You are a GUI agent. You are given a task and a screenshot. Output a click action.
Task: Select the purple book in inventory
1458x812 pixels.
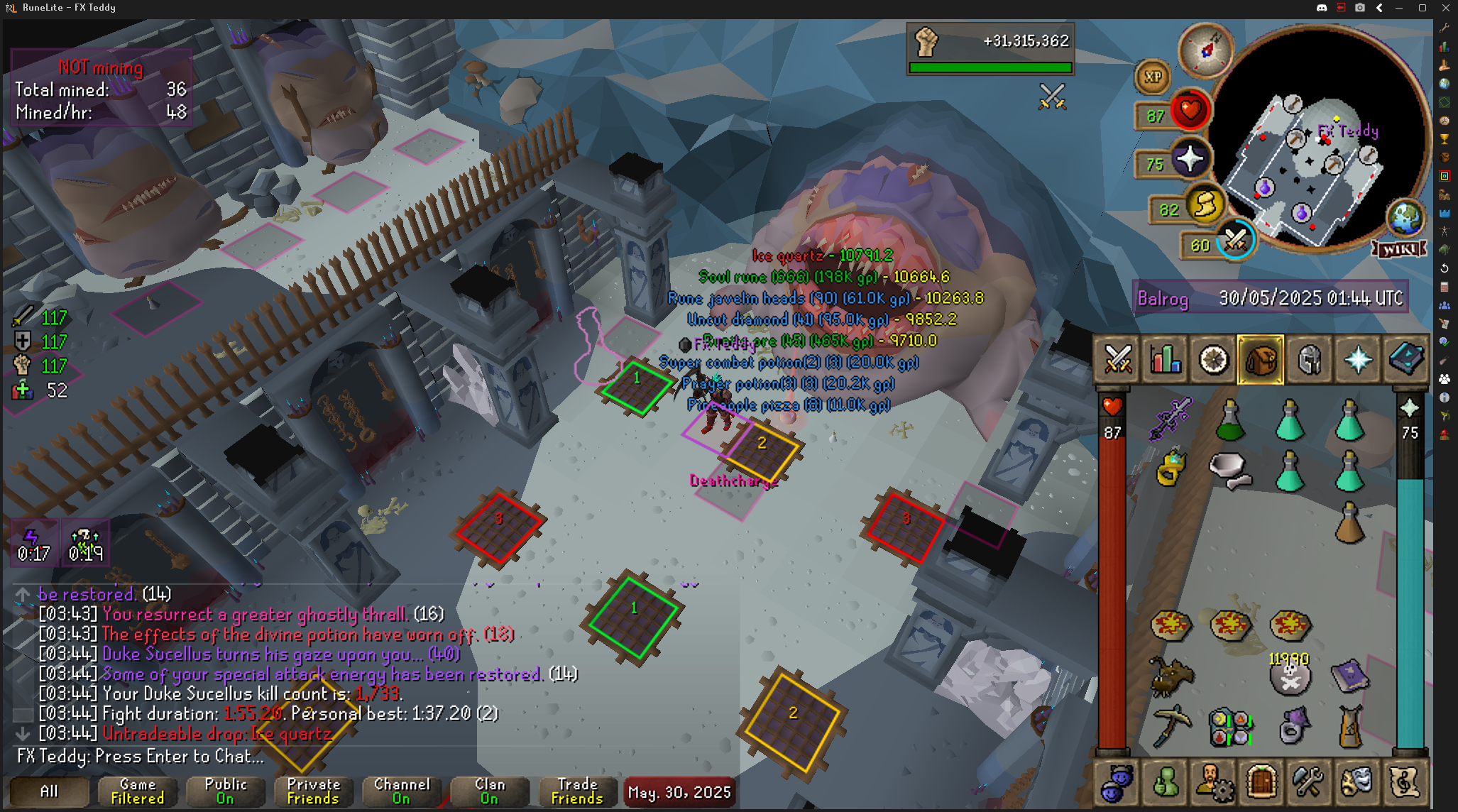pyautogui.click(x=1349, y=676)
